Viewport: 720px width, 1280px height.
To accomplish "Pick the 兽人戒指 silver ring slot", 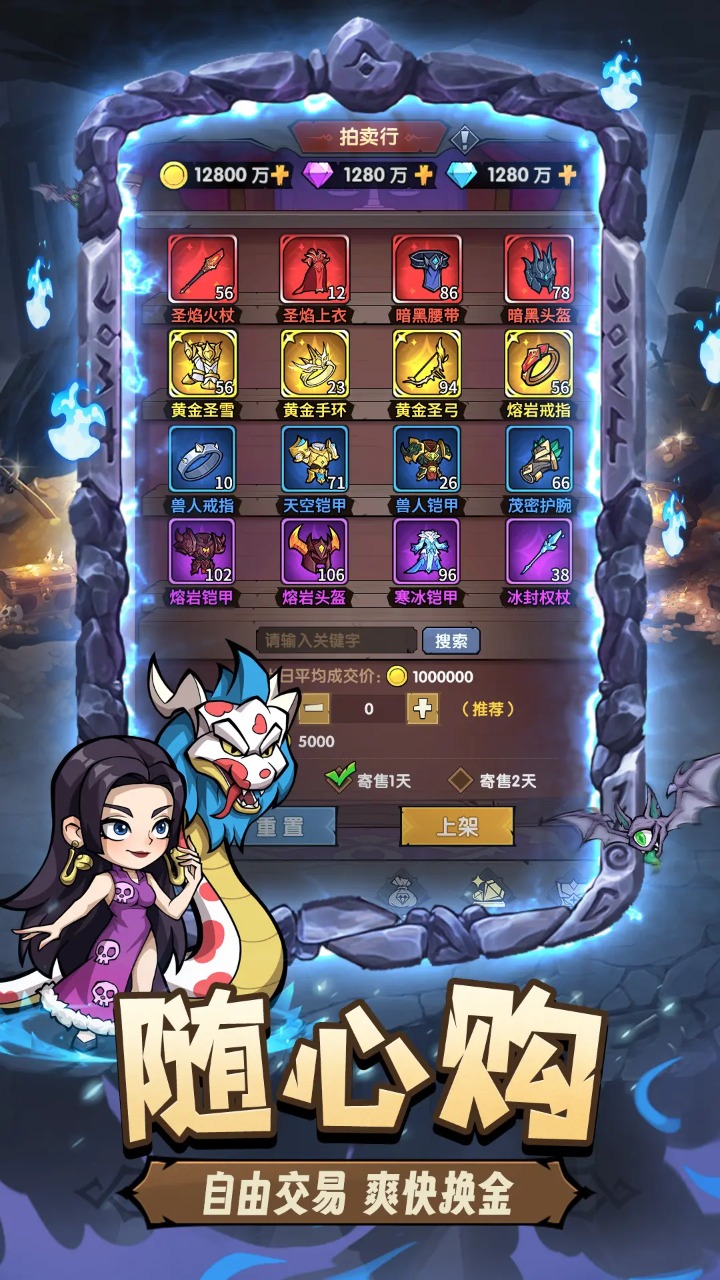I will (x=202, y=459).
